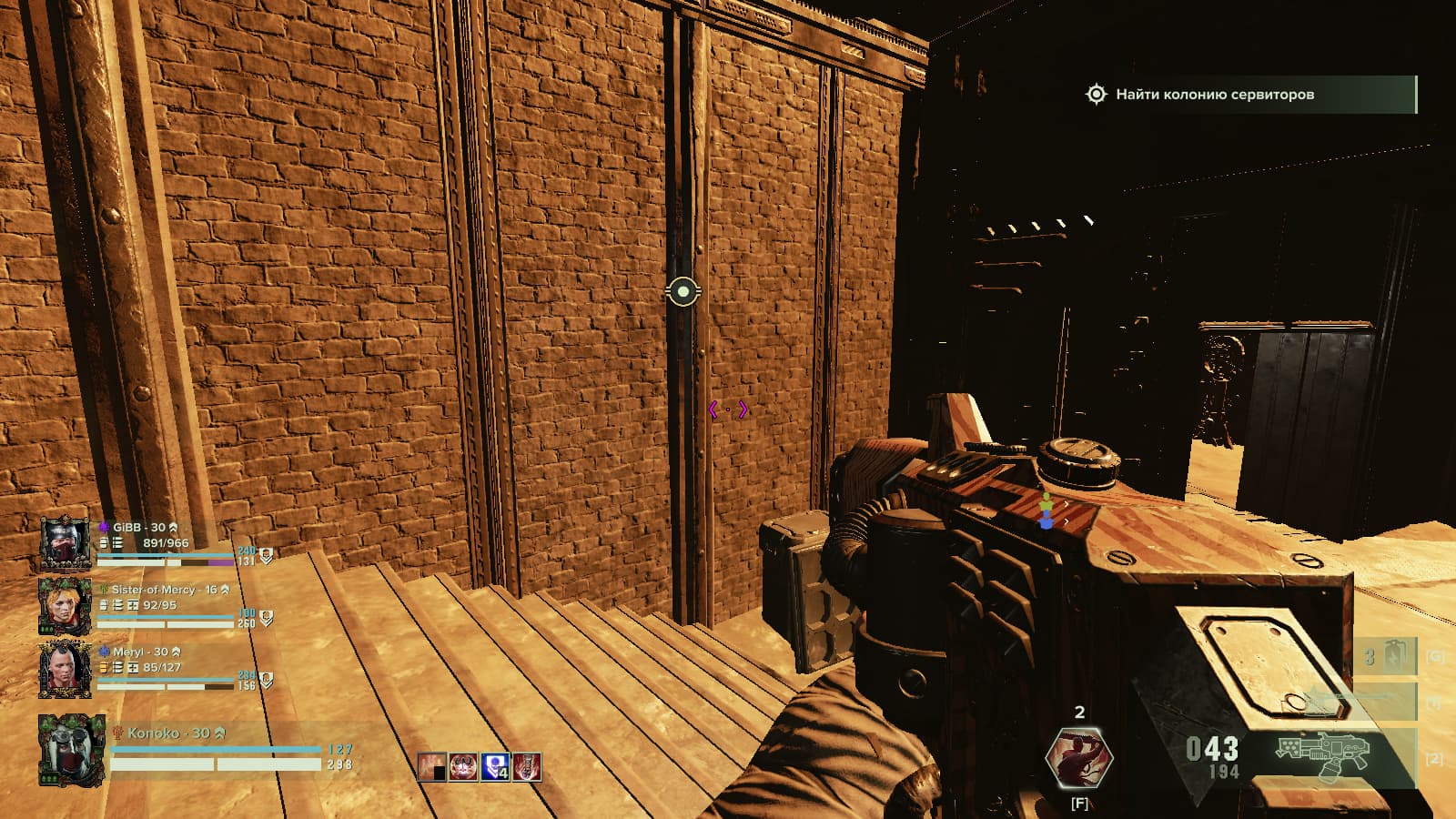Select Meryl's teammate portrait

[x=65, y=669]
